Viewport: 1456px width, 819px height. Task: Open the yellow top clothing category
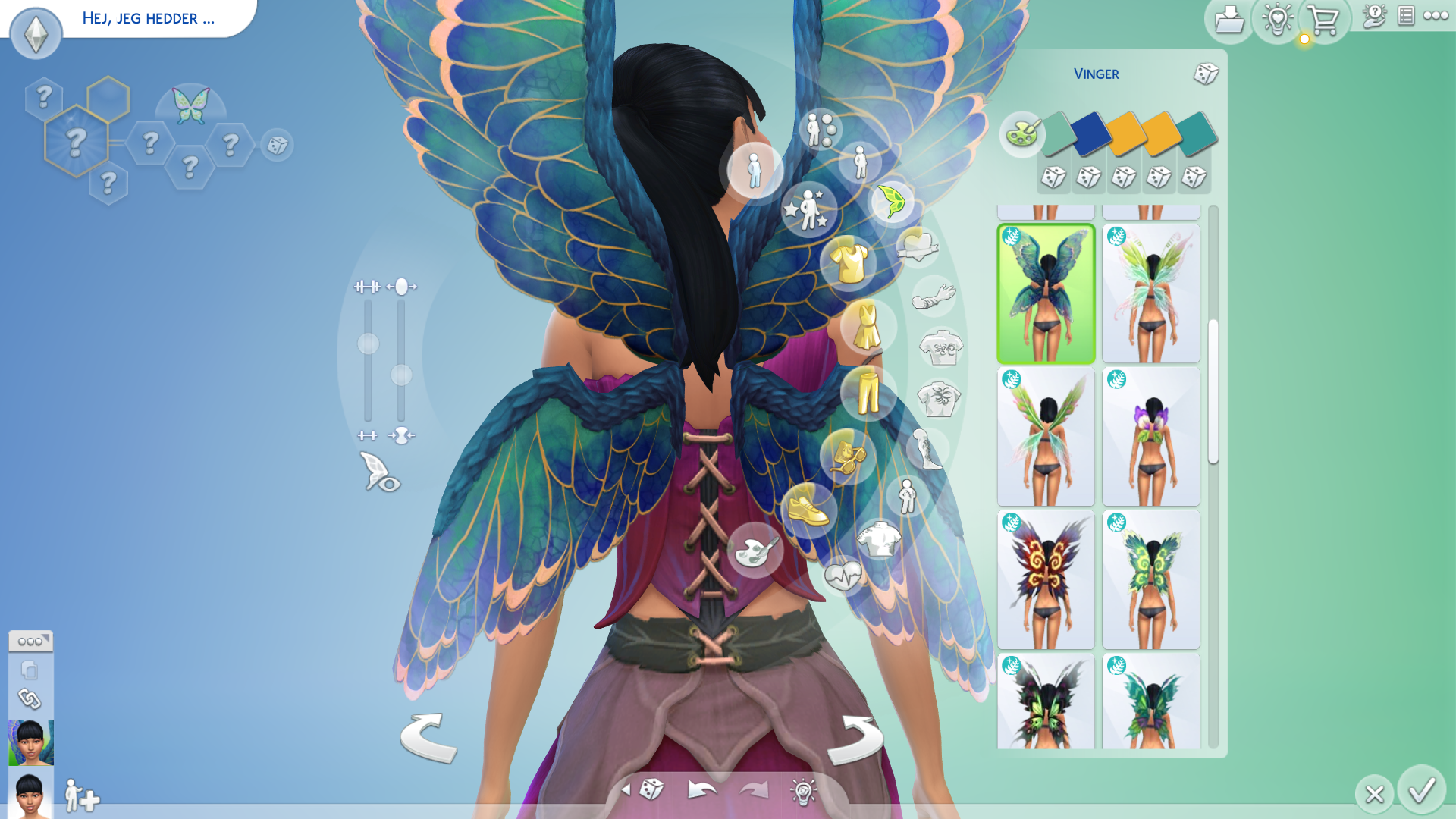tap(849, 262)
